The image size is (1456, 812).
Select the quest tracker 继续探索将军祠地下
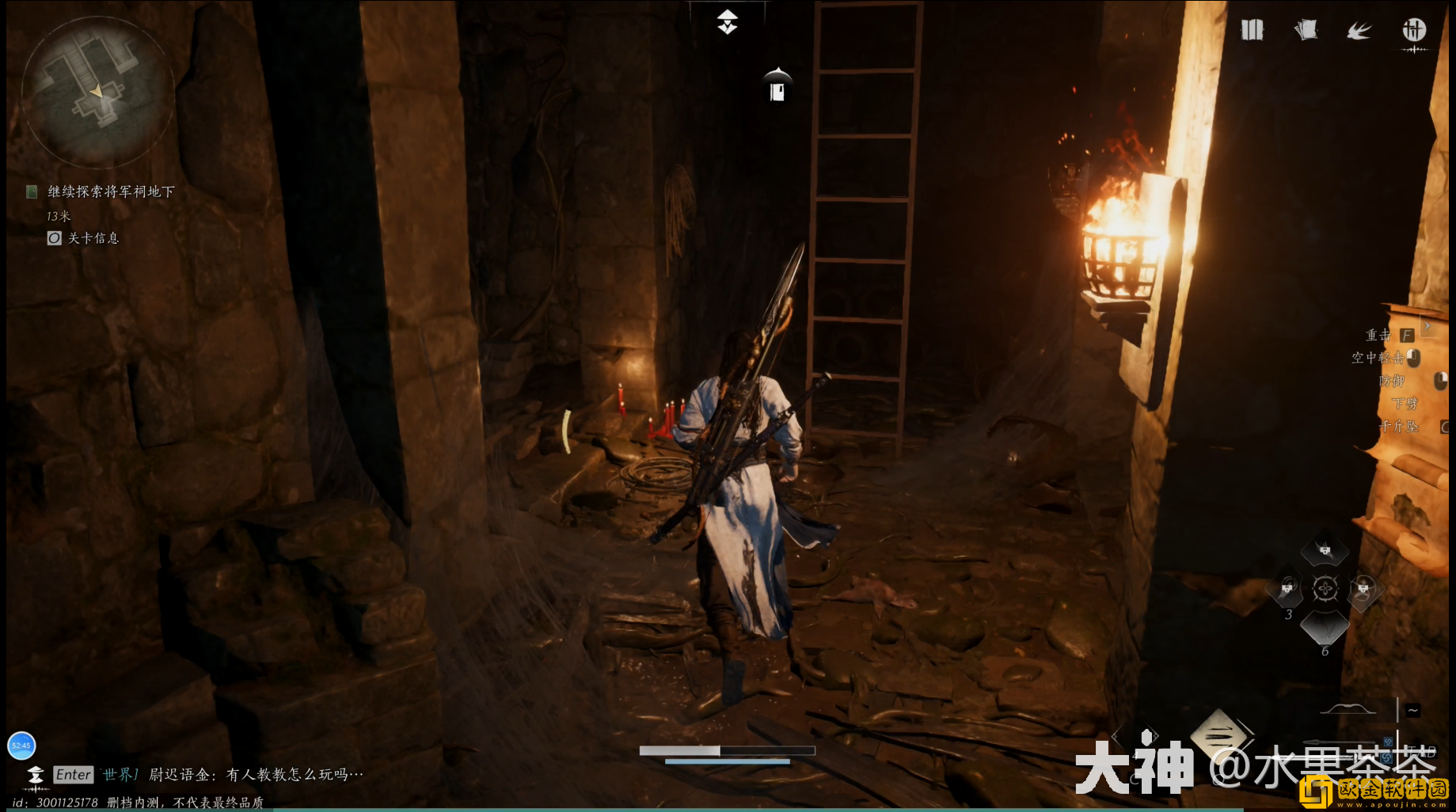[111, 192]
